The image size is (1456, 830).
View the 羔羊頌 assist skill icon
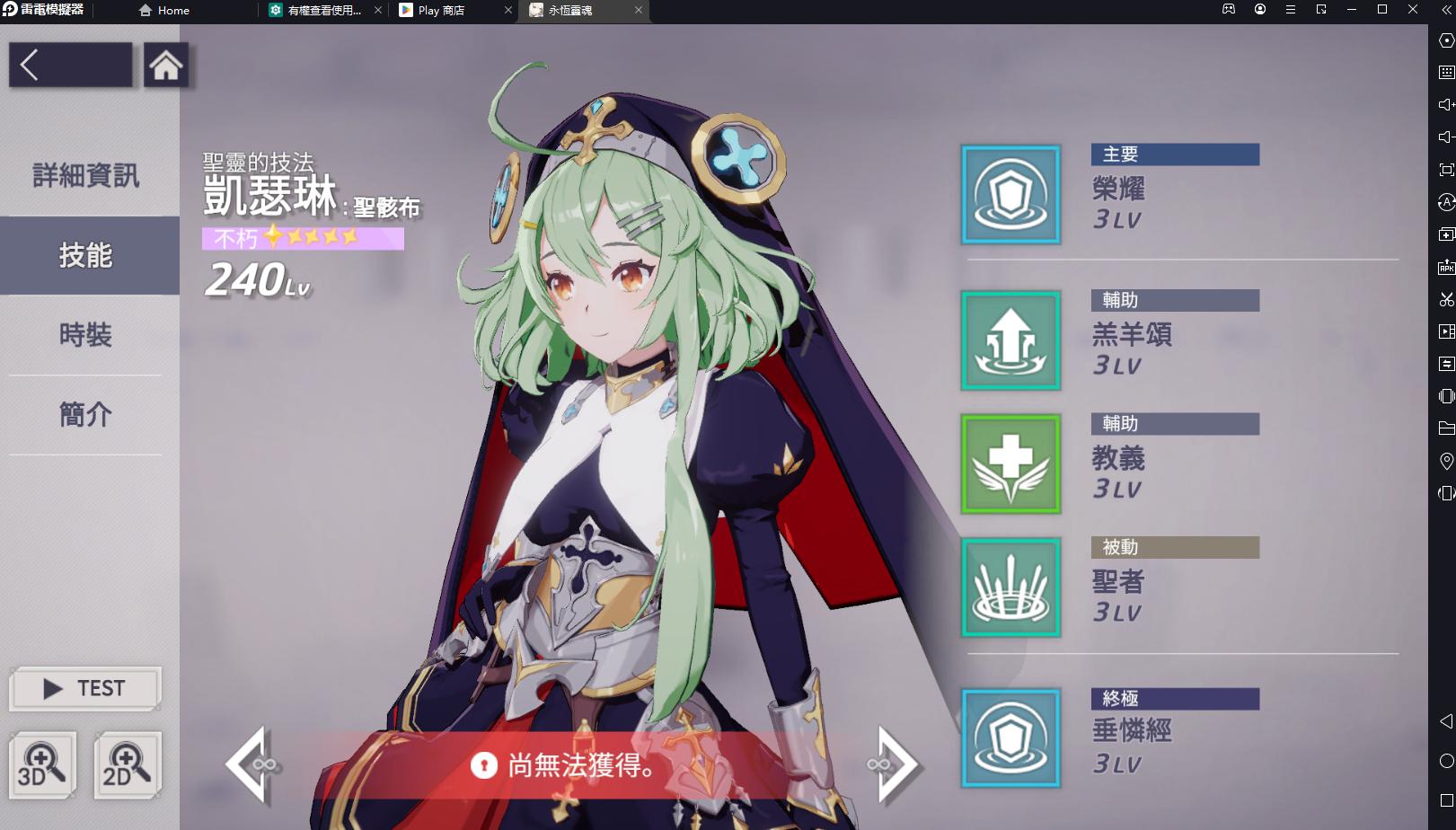[x=1010, y=341]
